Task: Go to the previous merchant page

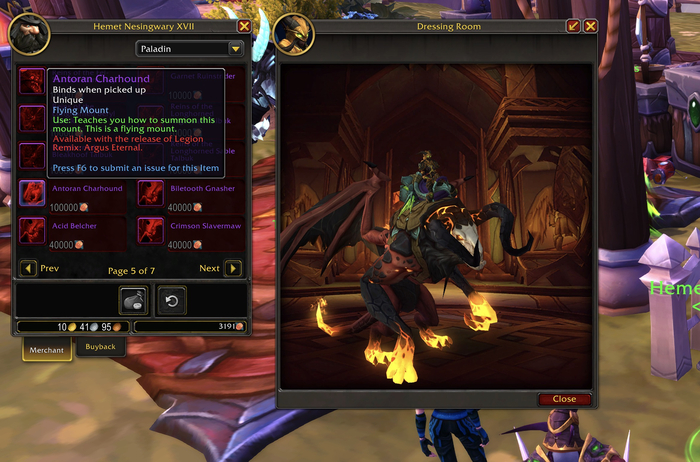Action: click(28, 268)
